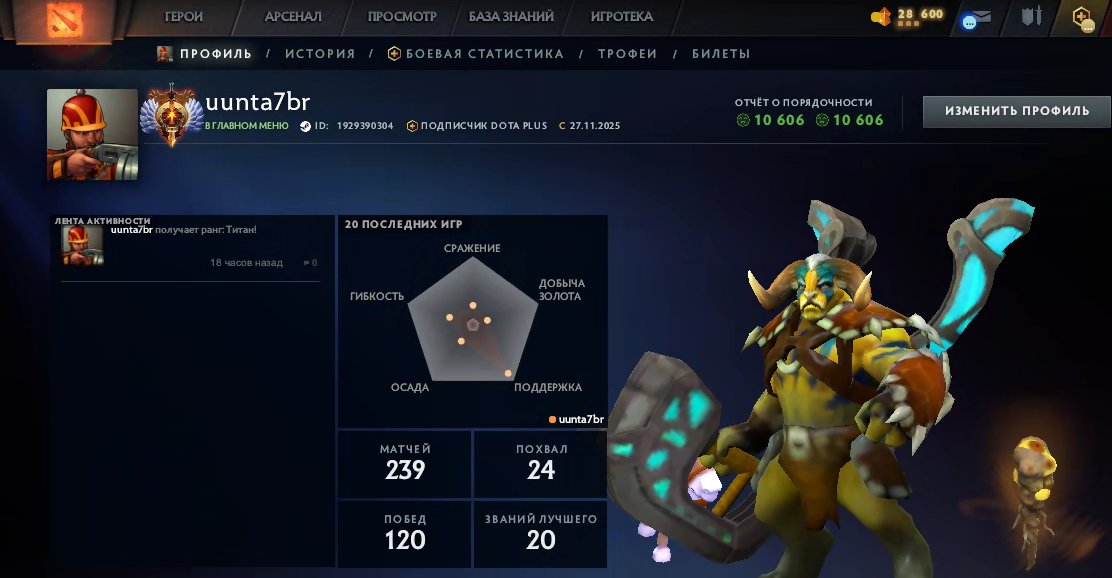The image size is (1112, 578).
Task: Open the ИГРОТЕКА section
Action: (x=621, y=17)
